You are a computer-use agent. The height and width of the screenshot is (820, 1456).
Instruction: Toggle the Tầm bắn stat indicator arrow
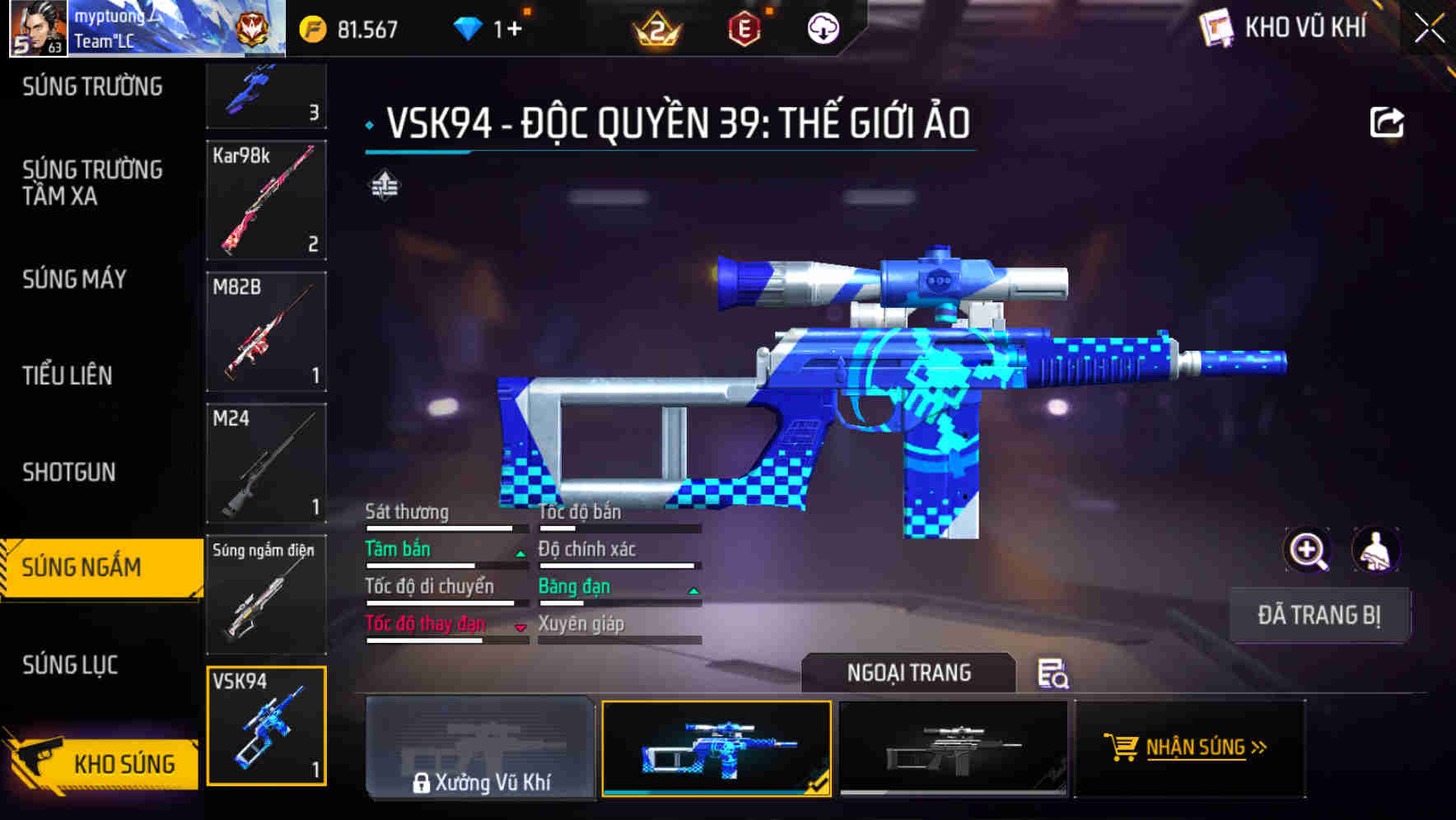pos(520,552)
